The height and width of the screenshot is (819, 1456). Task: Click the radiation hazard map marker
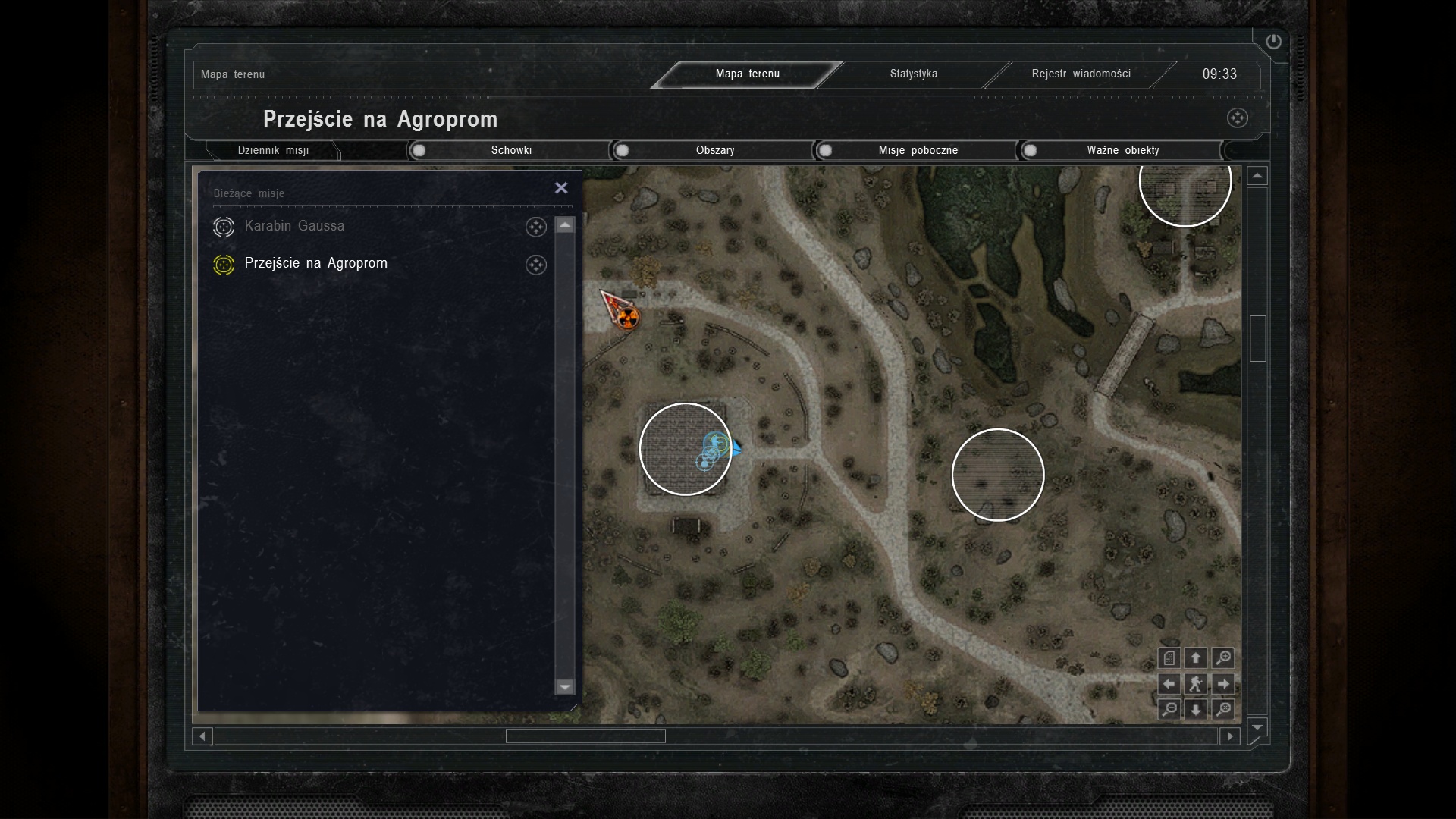(x=627, y=317)
